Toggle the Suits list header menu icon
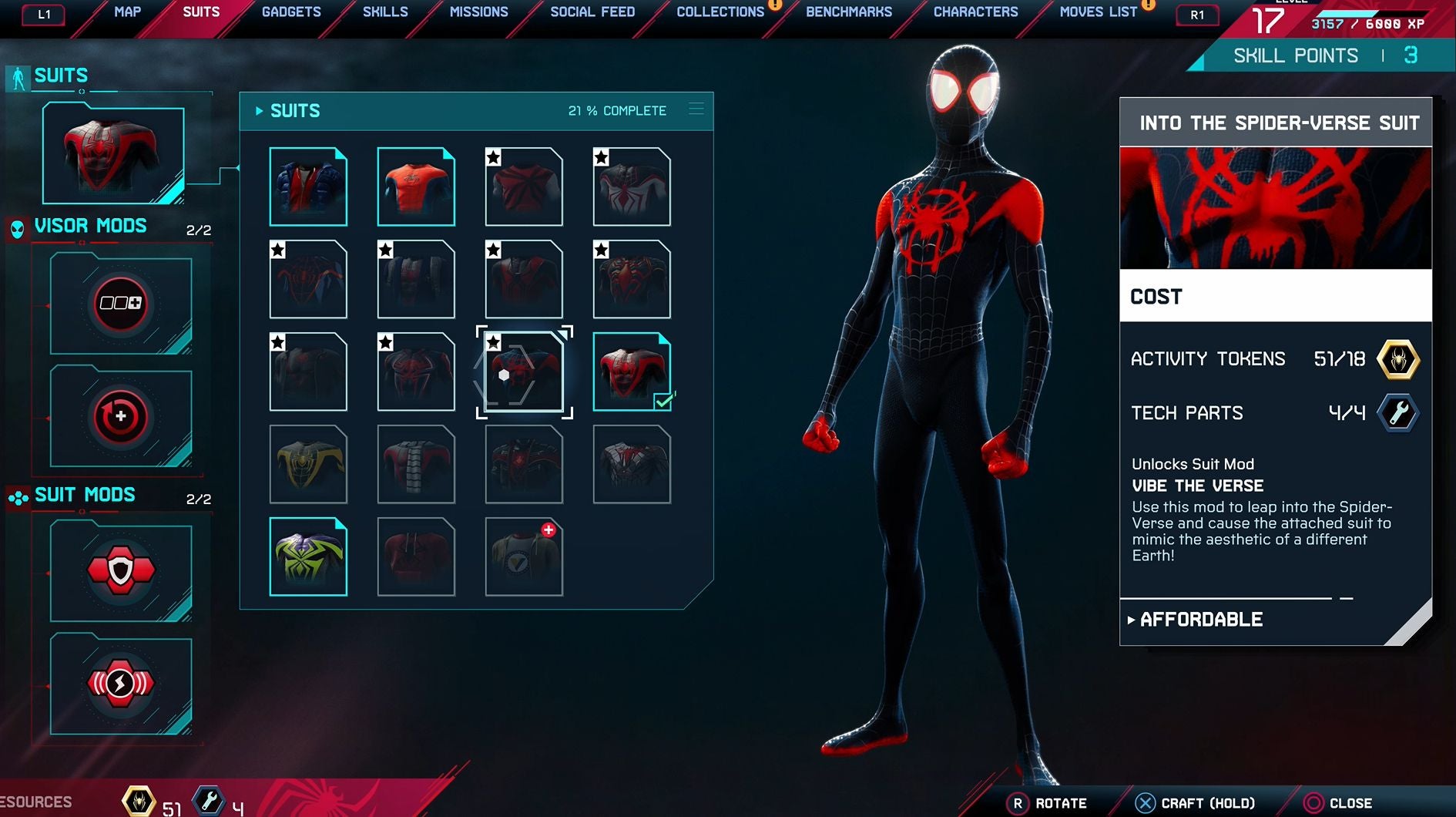Viewport: 1456px width, 817px height. [696, 109]
